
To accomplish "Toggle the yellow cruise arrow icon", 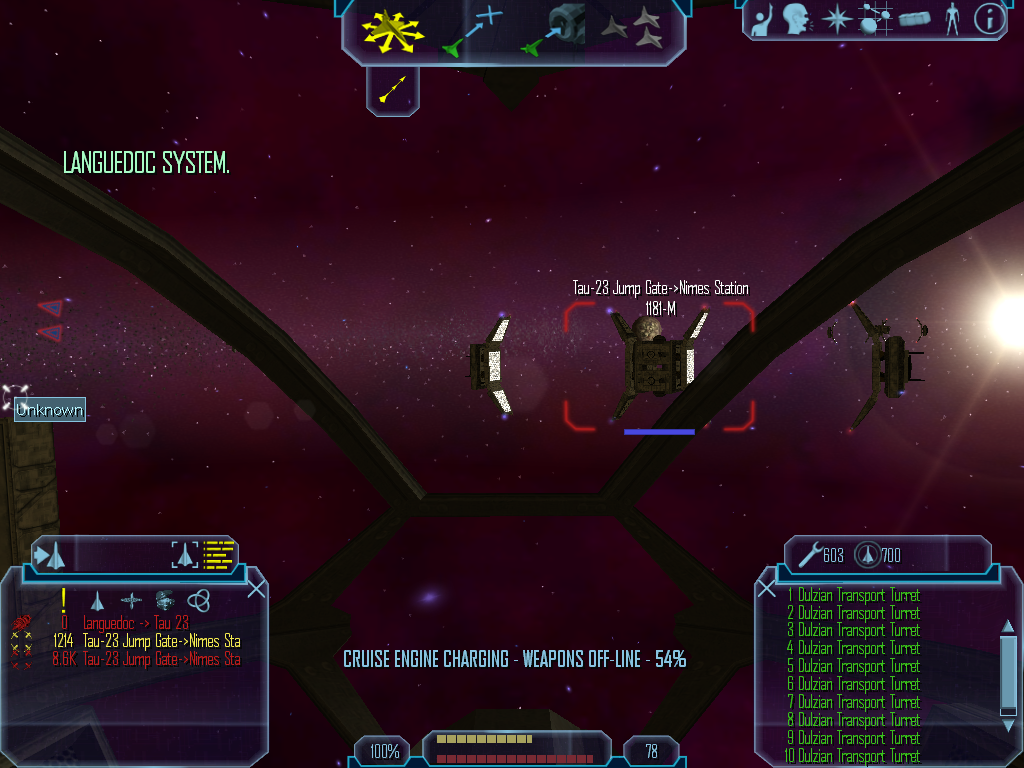I will pyautogui.click(x=393, y=91).
